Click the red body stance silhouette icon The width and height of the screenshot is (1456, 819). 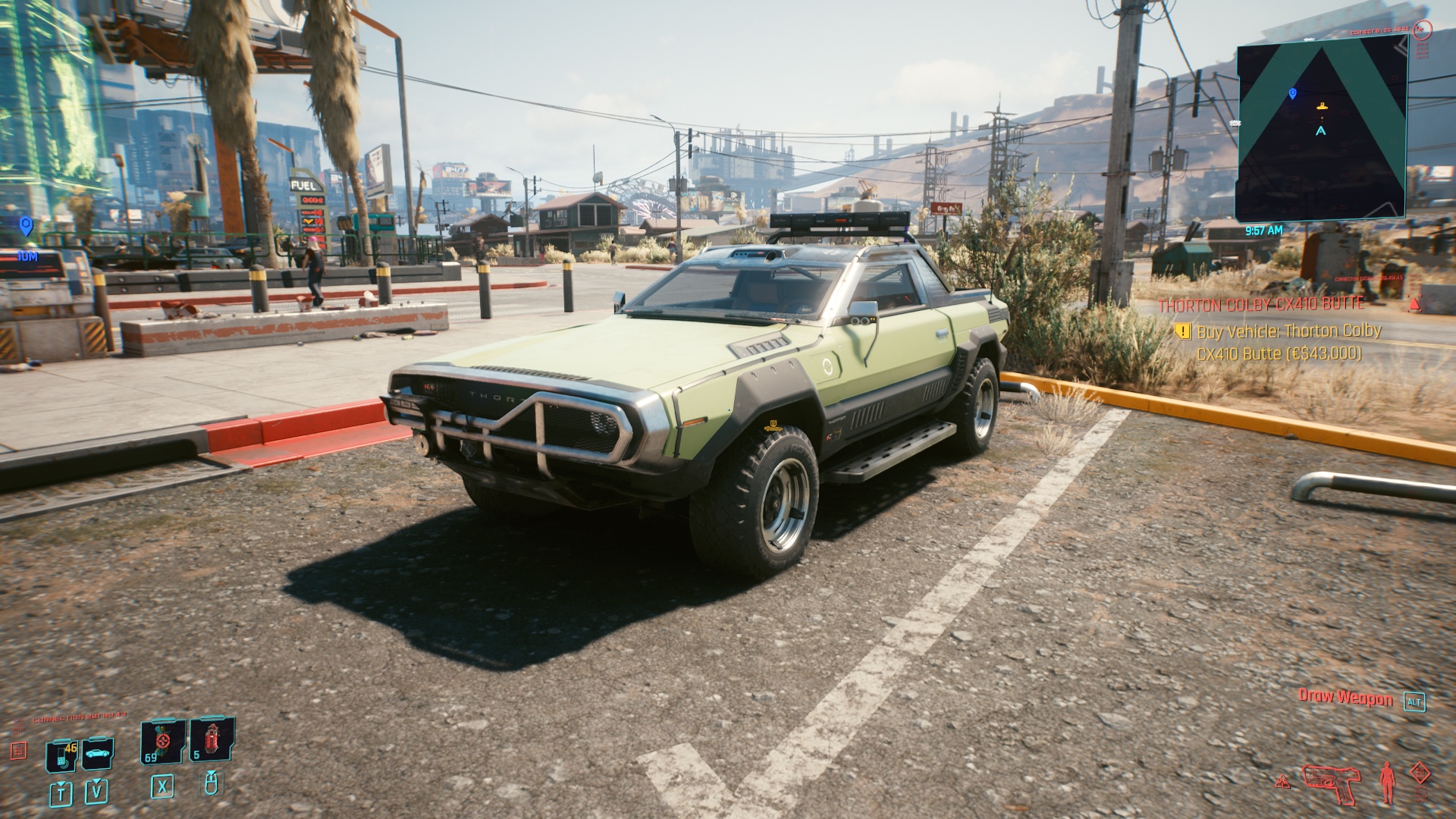(x=1388, y=781)
